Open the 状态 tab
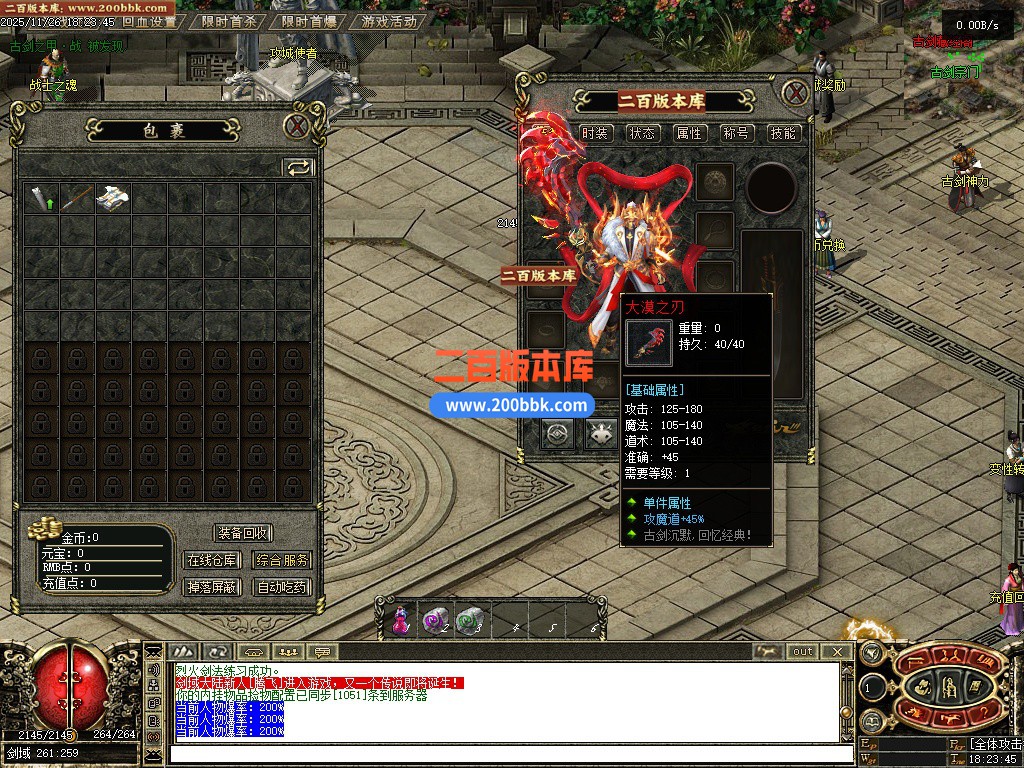1024x768 pixels. pos(643,133)
